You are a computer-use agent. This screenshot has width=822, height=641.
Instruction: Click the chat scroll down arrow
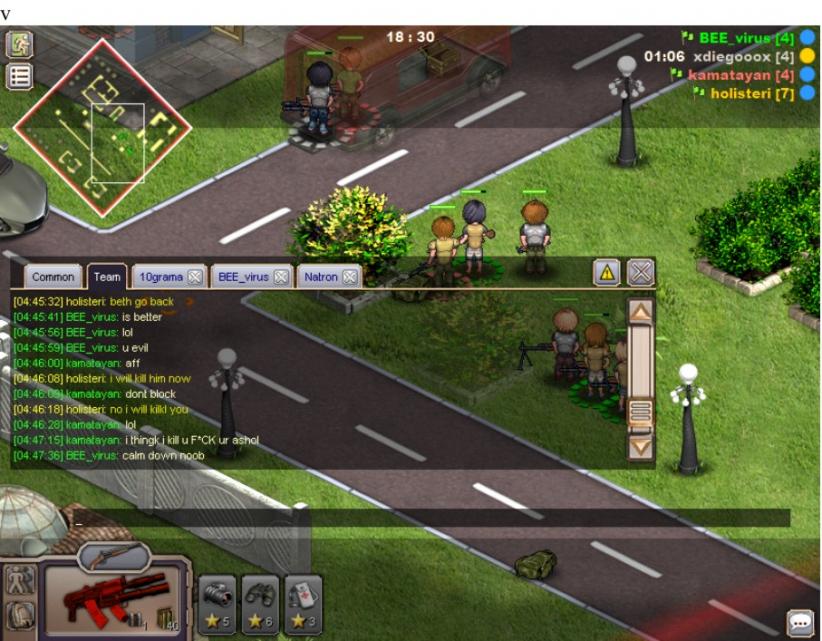point(640,447)
